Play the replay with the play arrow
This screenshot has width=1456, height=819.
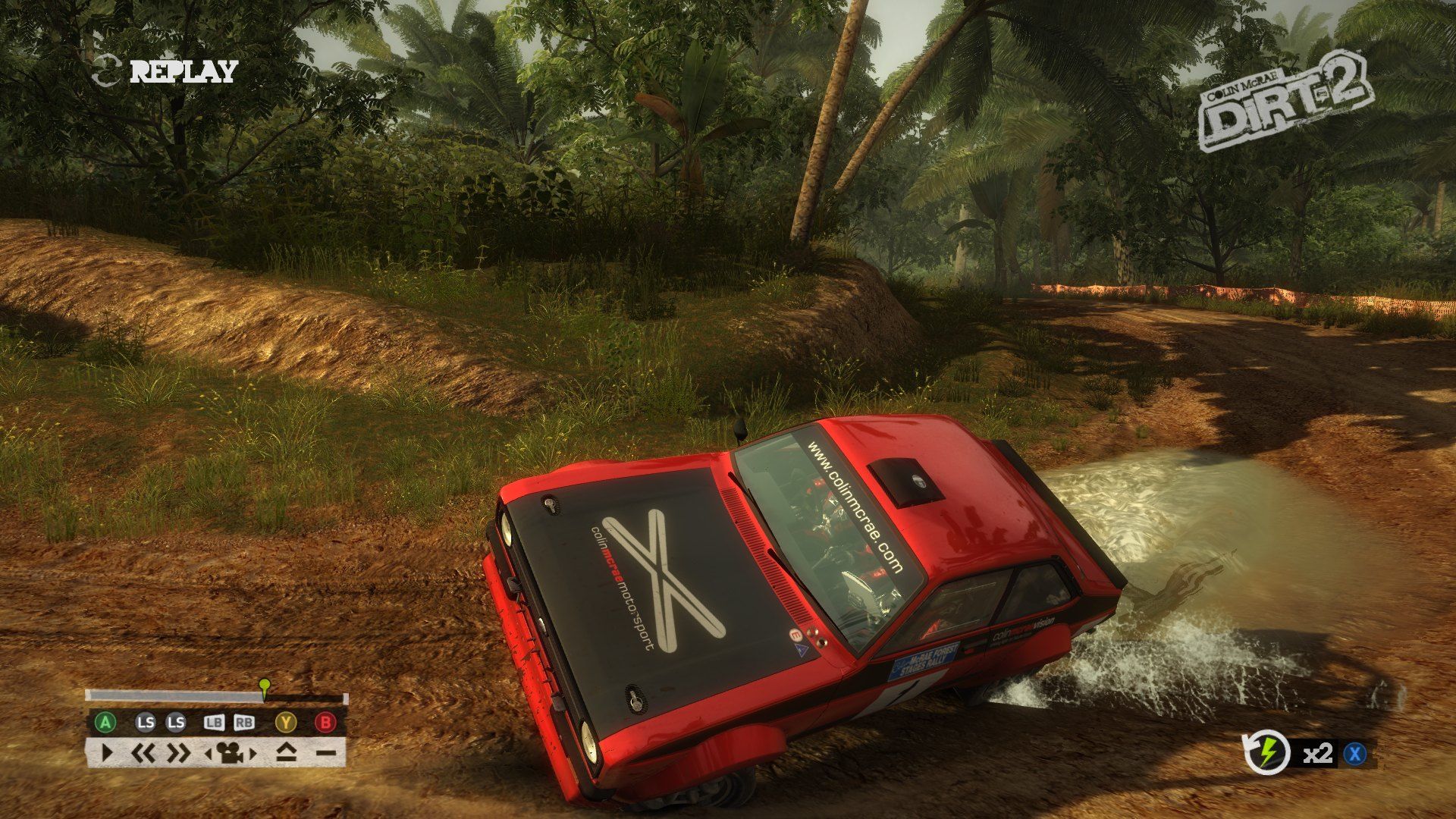pyautogui.click(x=106, y=753)
